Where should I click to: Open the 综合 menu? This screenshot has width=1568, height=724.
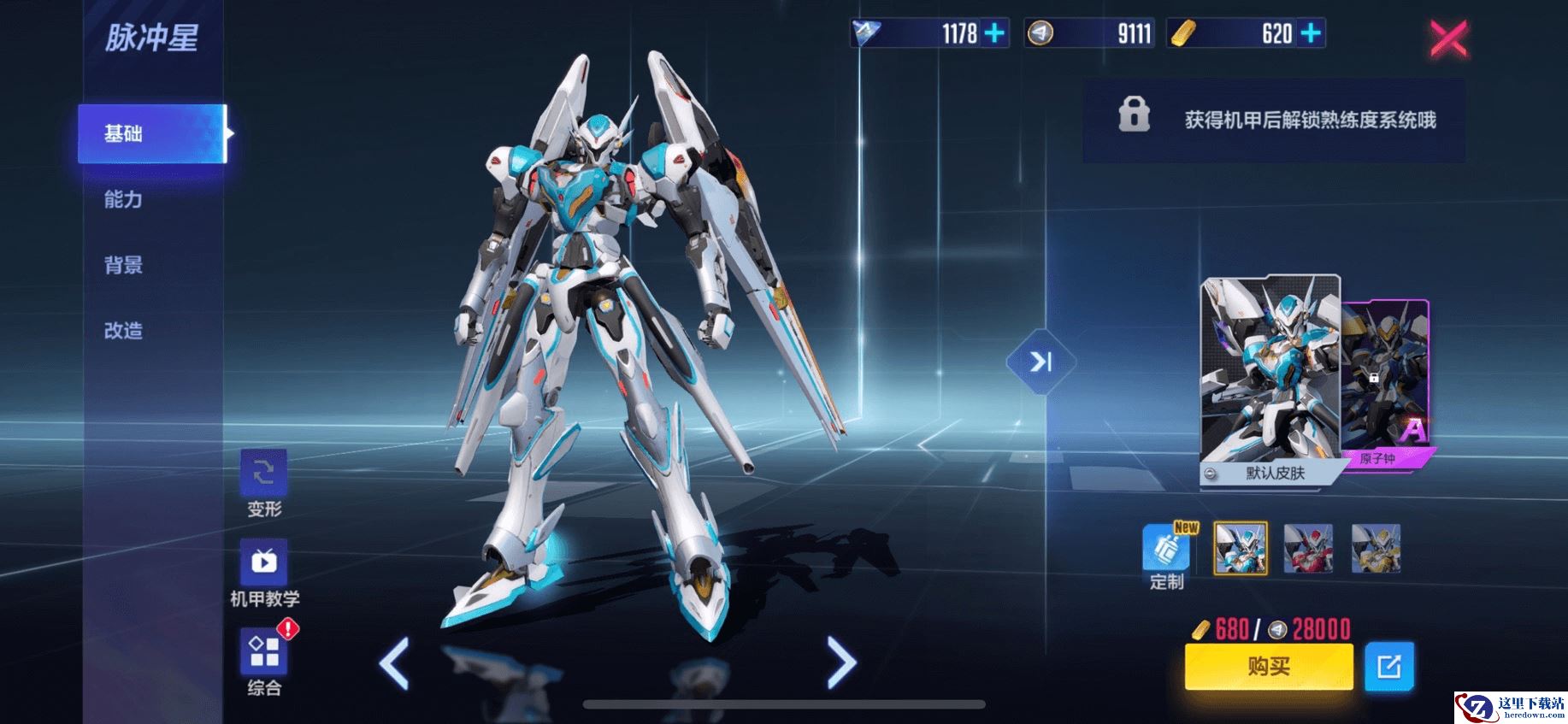(x=264, y=654)
